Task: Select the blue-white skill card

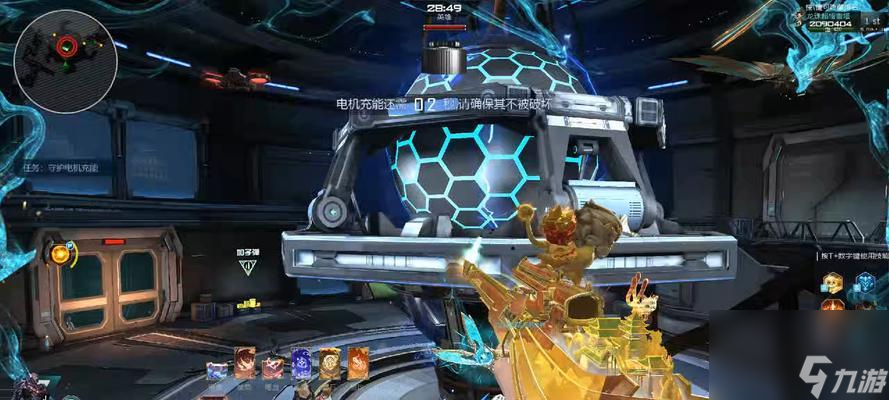Action: 217,368
